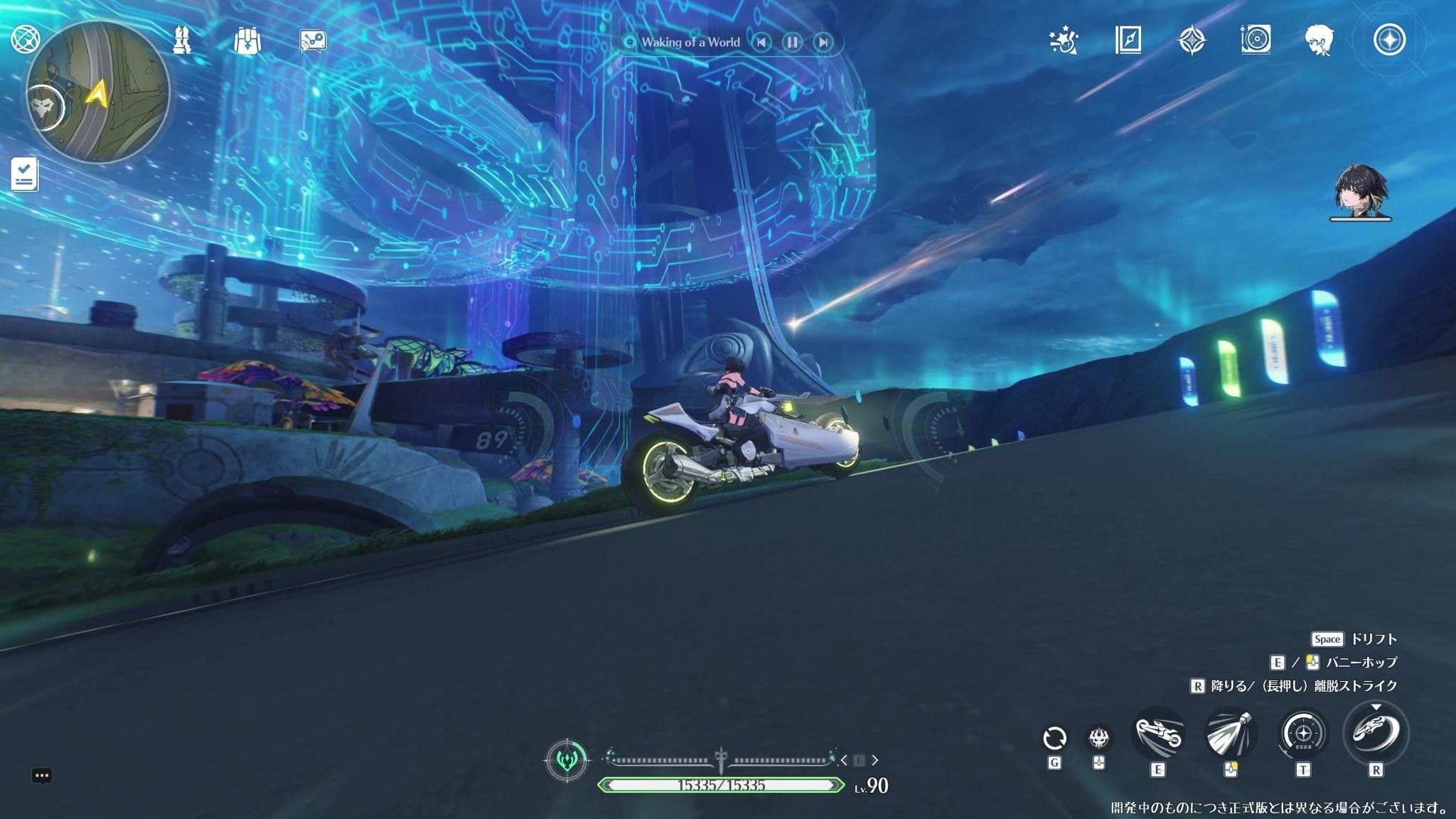Open the four-point star emblem icon
Viewport: 1456px width, 819px height.
pos(1192,41)
